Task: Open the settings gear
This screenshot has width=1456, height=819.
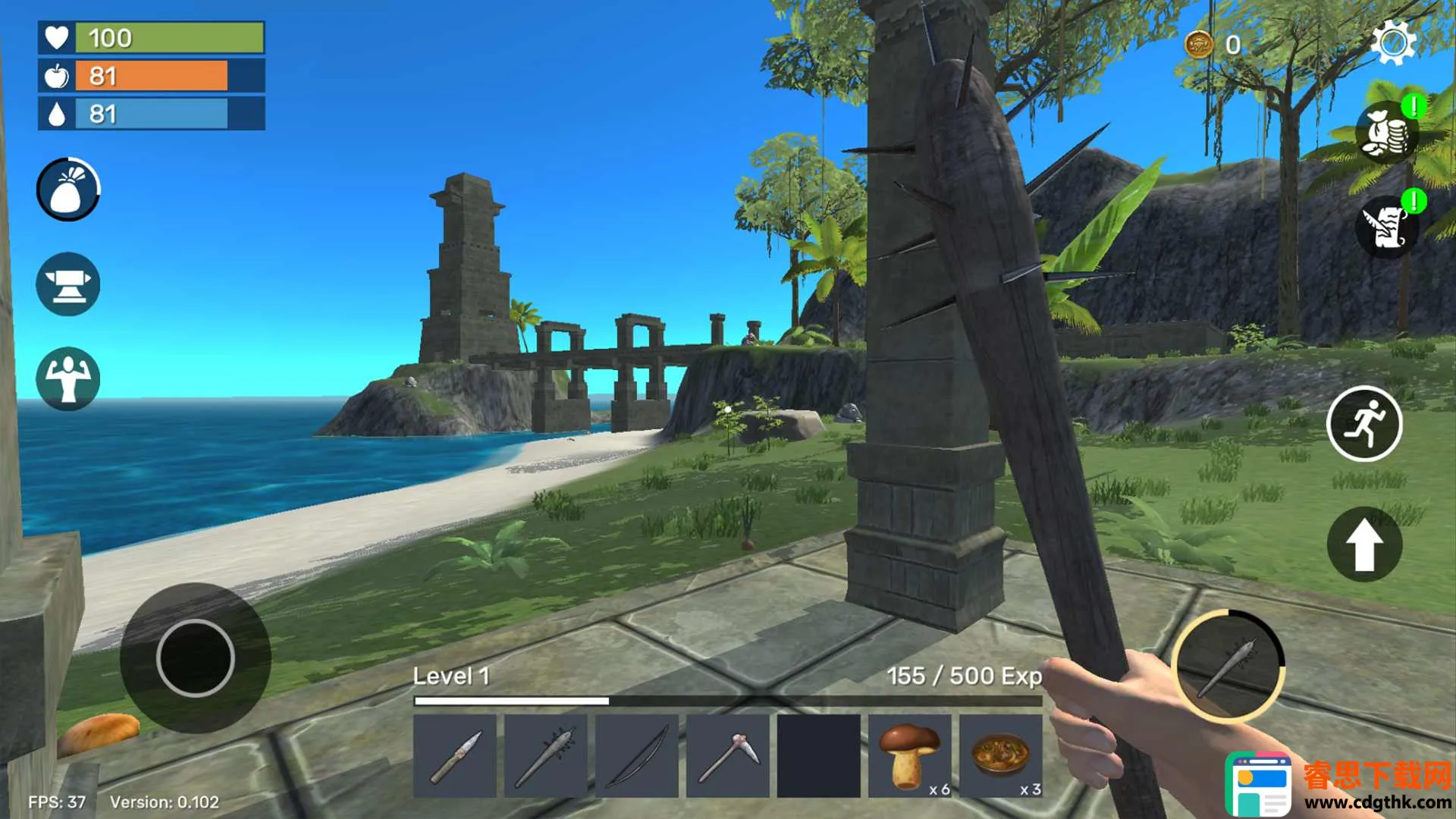Action: (x=1393, y=42)
